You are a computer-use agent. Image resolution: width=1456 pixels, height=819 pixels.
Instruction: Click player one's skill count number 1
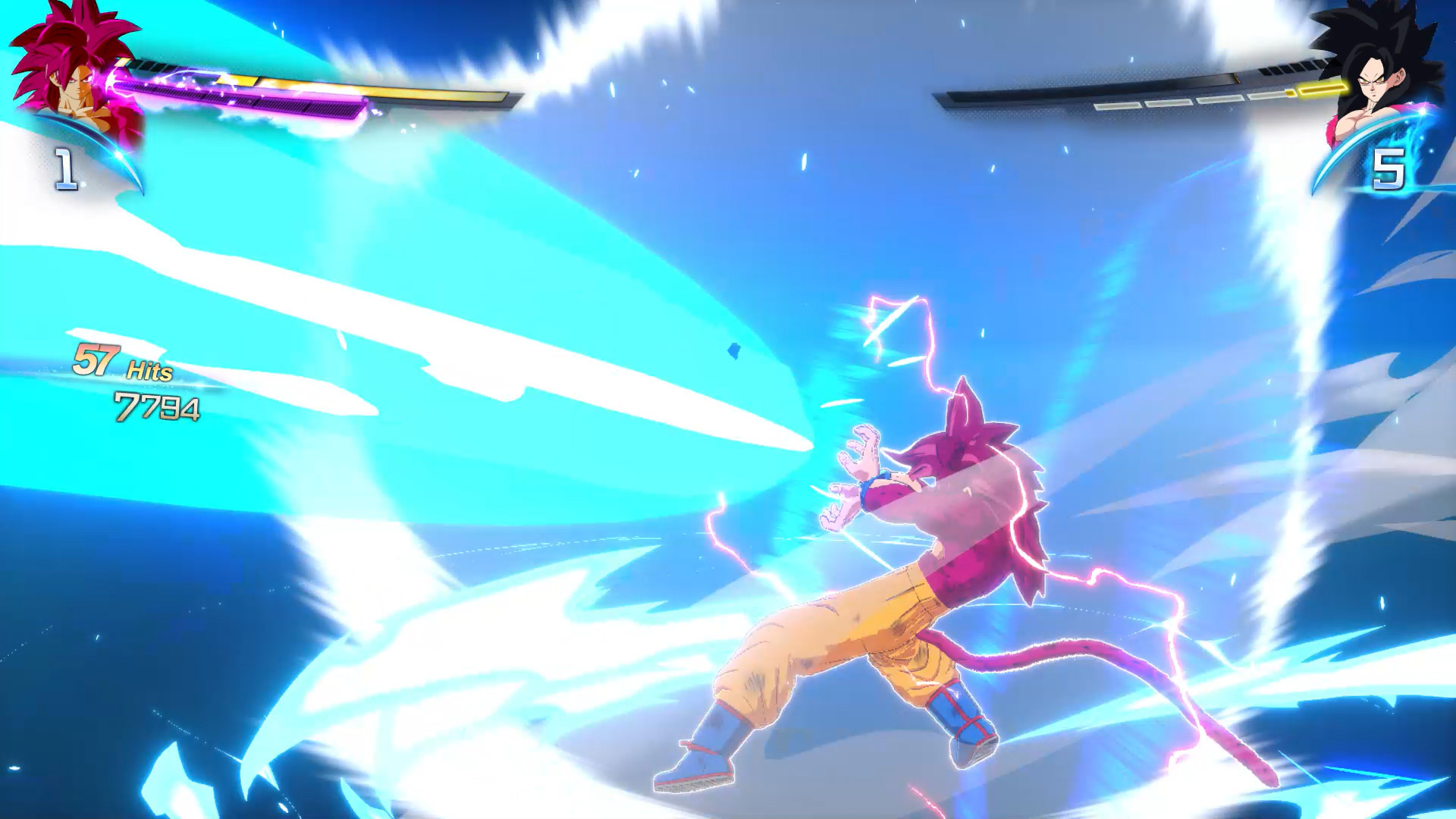(x=64, y=168)
